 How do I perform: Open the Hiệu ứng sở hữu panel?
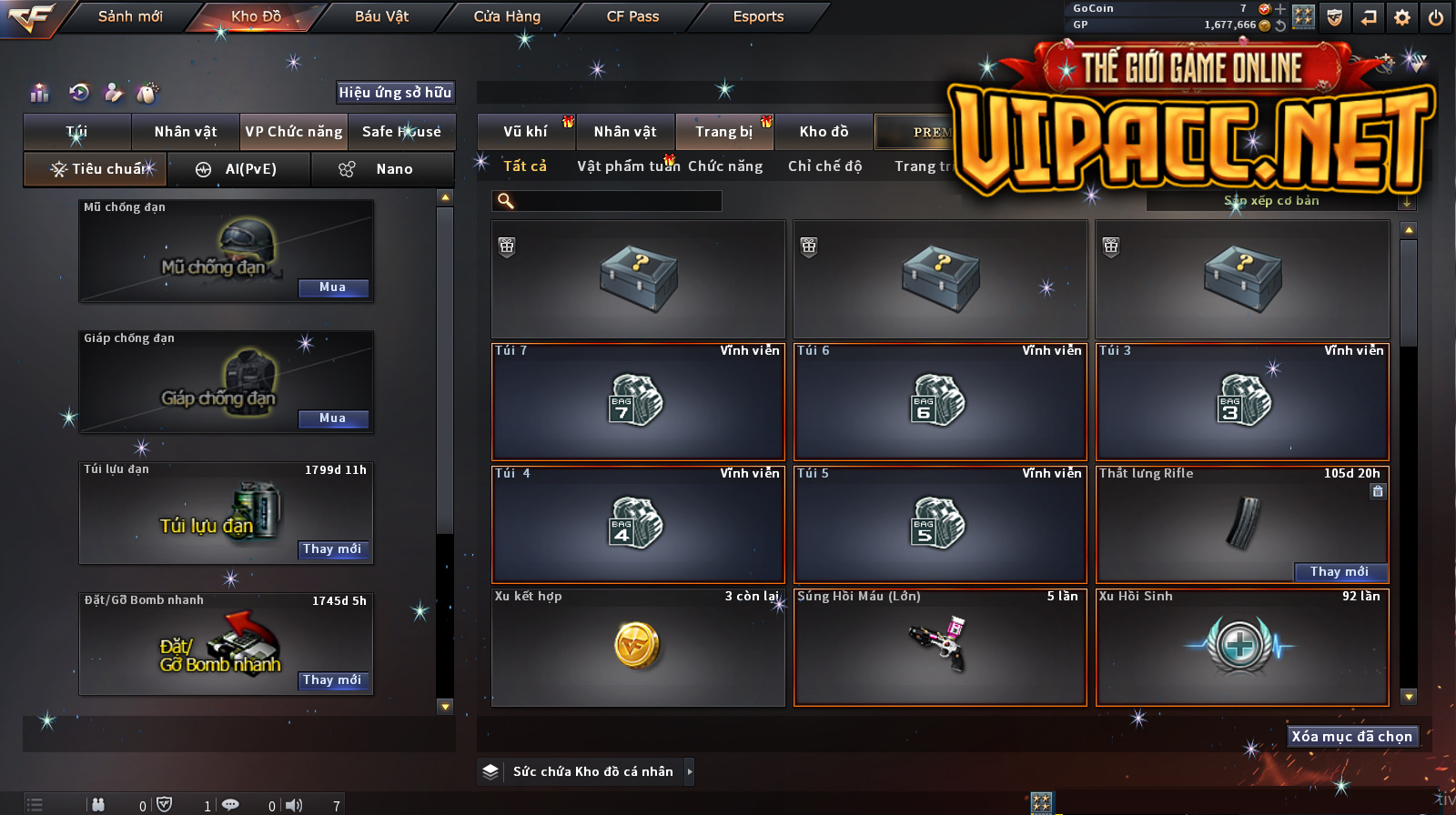pyautogui.click(x=395, y=92)
